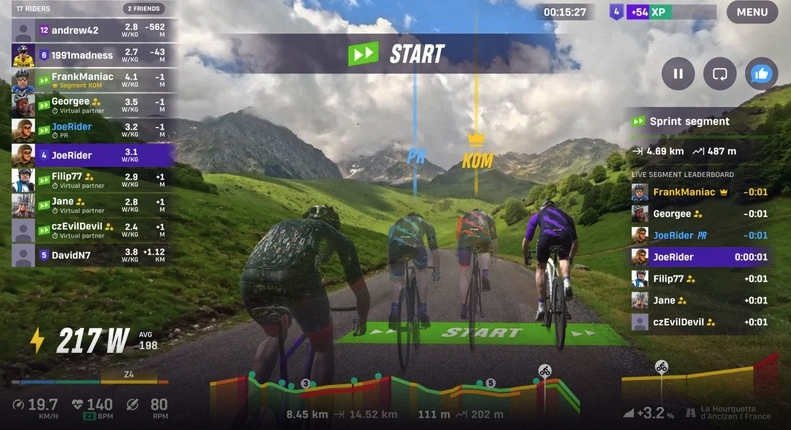Select Jane in the rider list
Viewport: 791px width, 430px height.
click(x=92, y=205)
